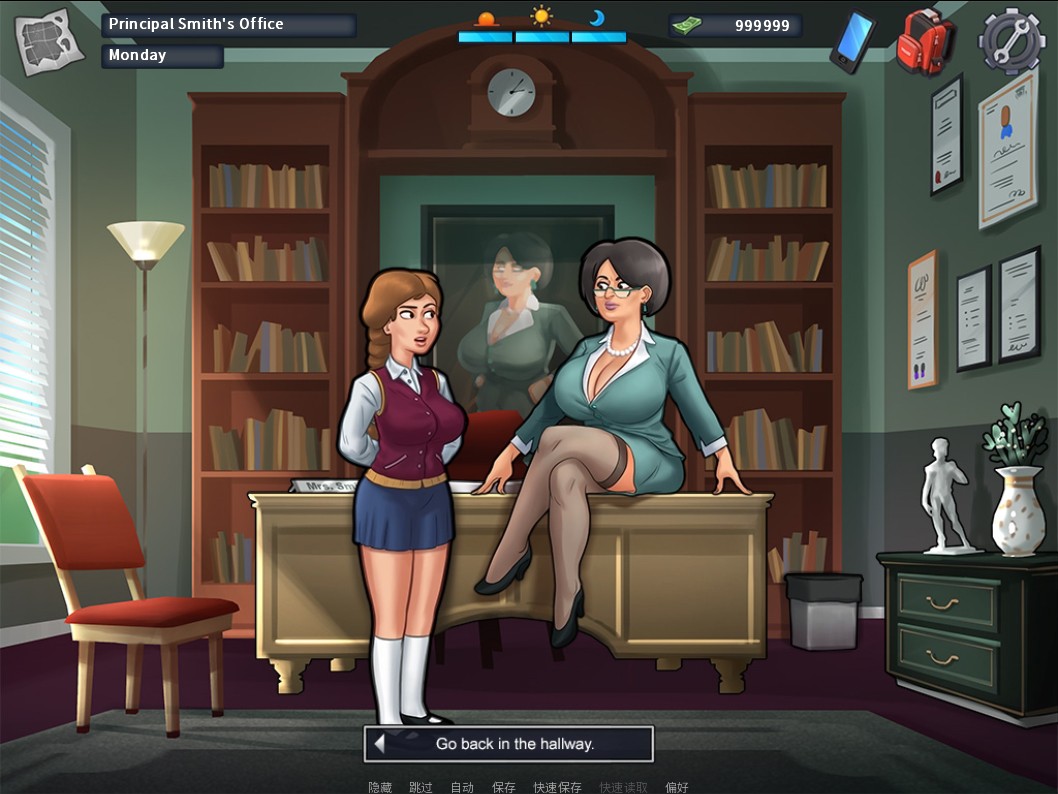Open the save menu via 保存

[503, 787]
